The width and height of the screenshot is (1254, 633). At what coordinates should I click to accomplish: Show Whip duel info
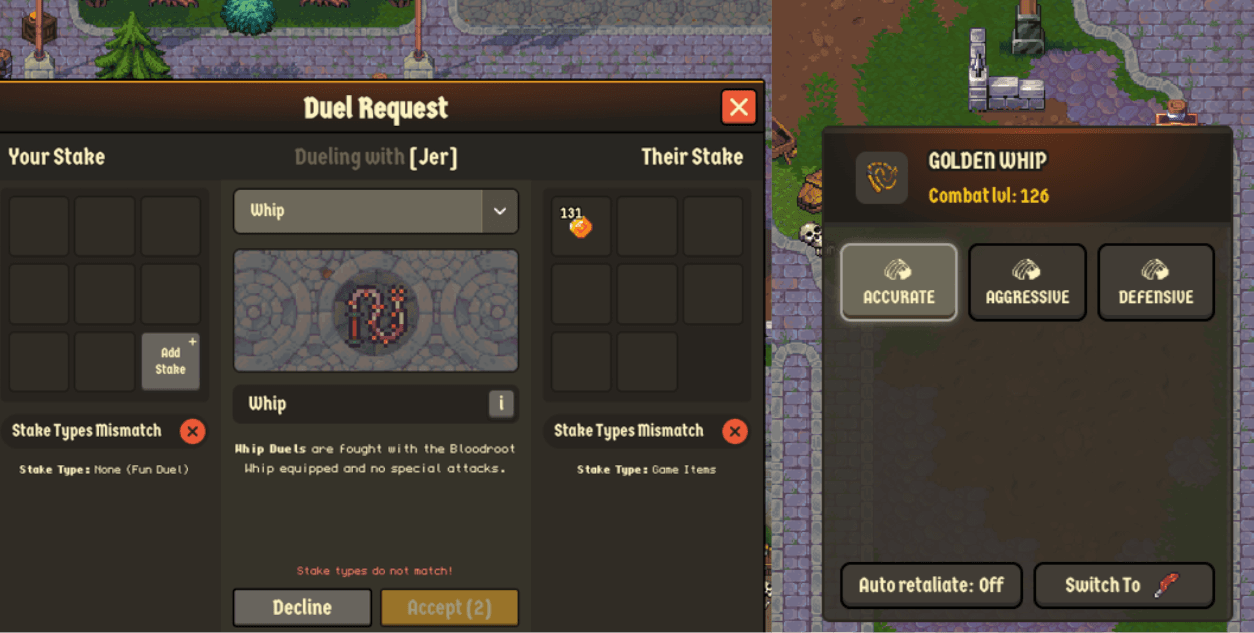tap(501, 403)
